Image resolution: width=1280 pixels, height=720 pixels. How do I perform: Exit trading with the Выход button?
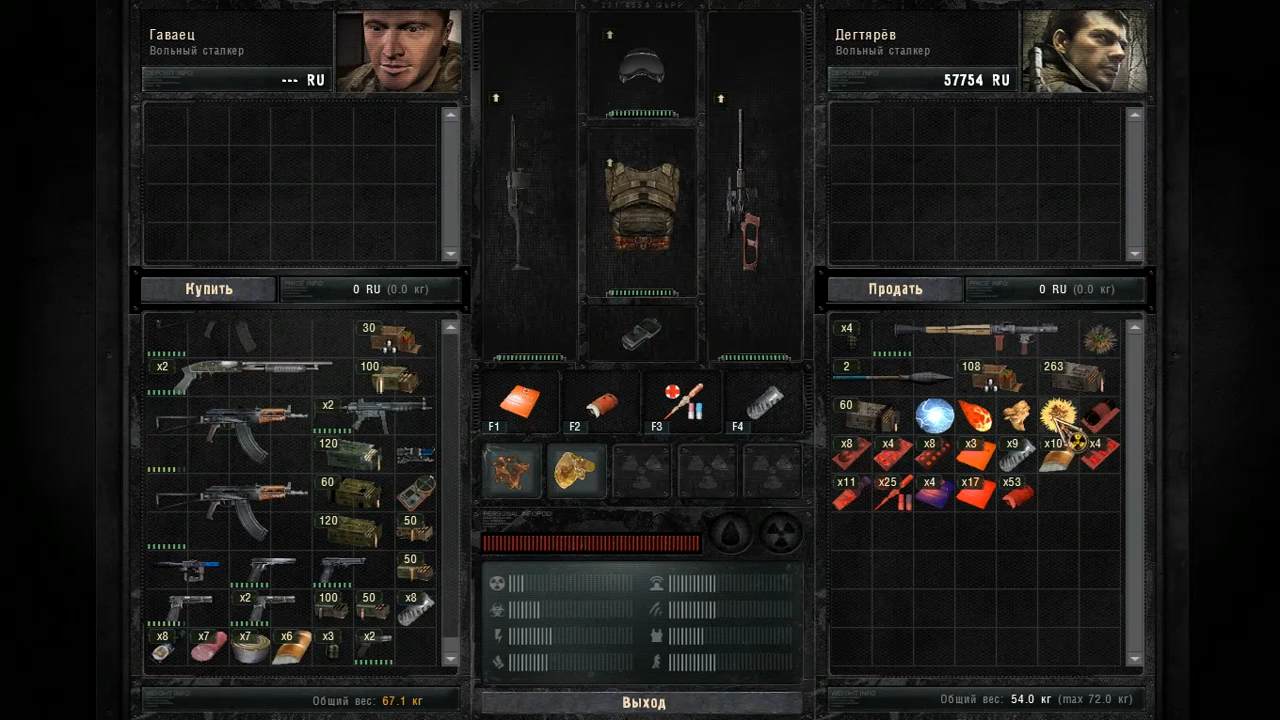point(643,702)
